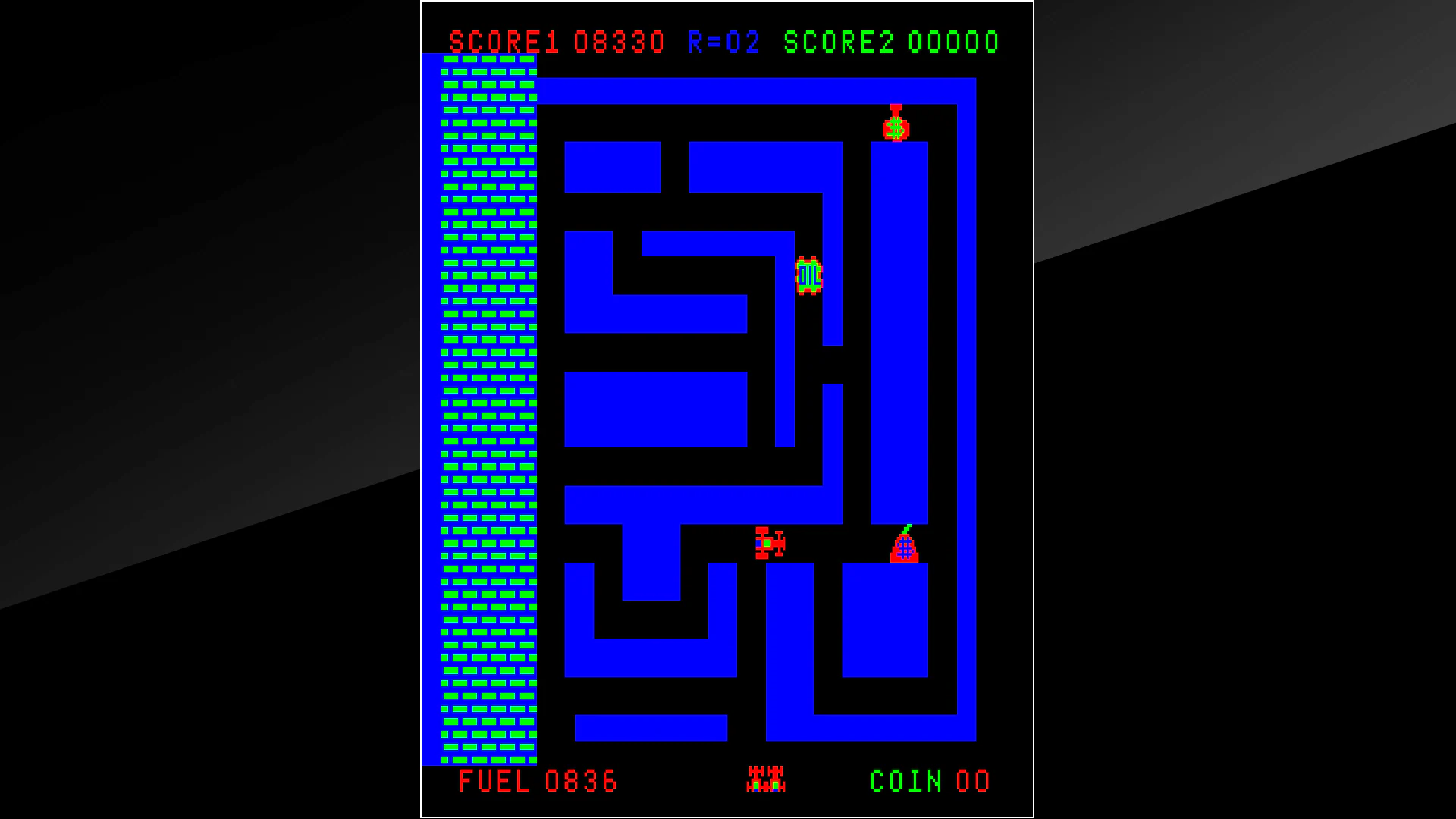Image resolution: width=1456 pixels, height=819 pixels.
Task: Select the SCORE2 00000 header
Action: click(891, 42)
